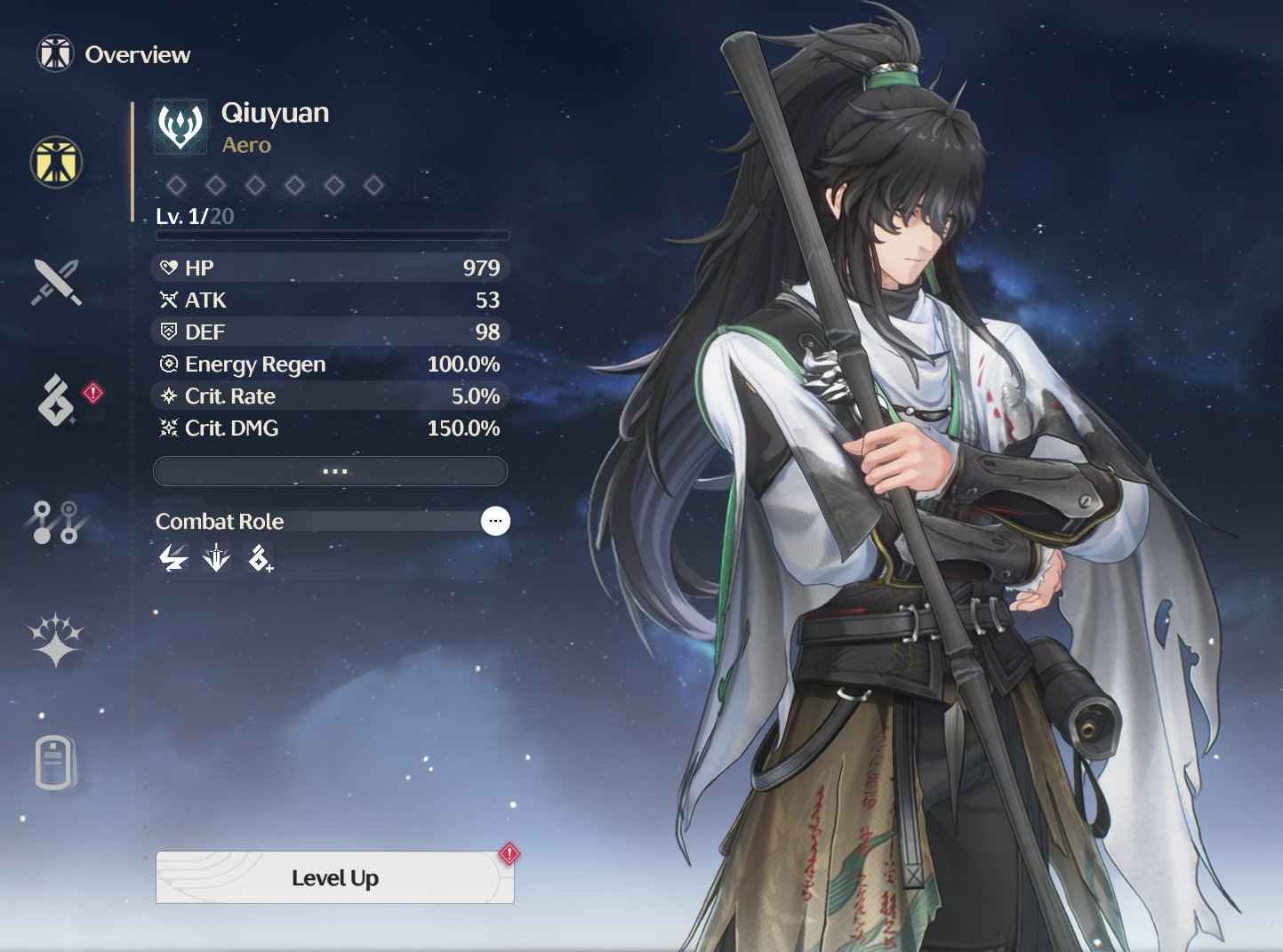Open the Resonance Chain section in the sidebar

[57, 523]
